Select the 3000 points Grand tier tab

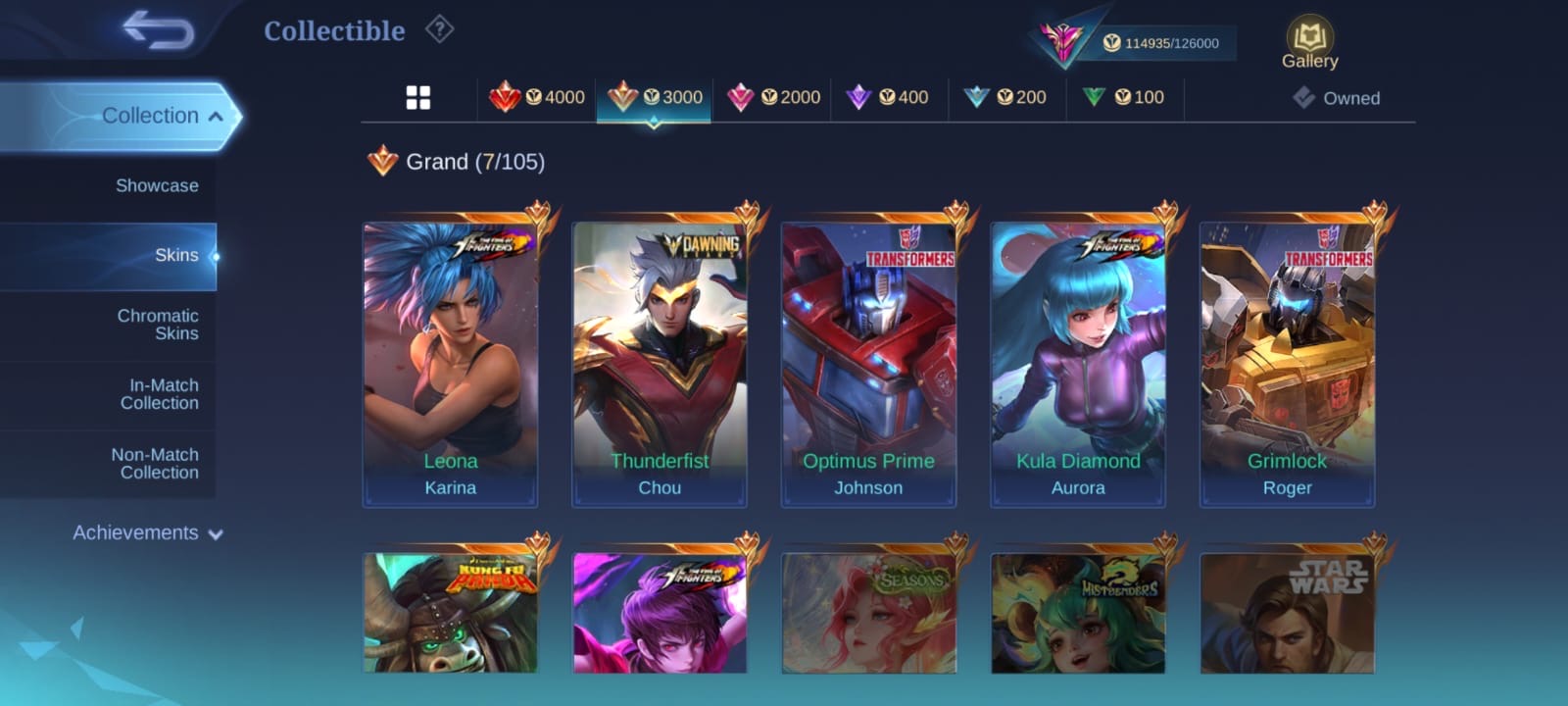[x=655, y=97]
